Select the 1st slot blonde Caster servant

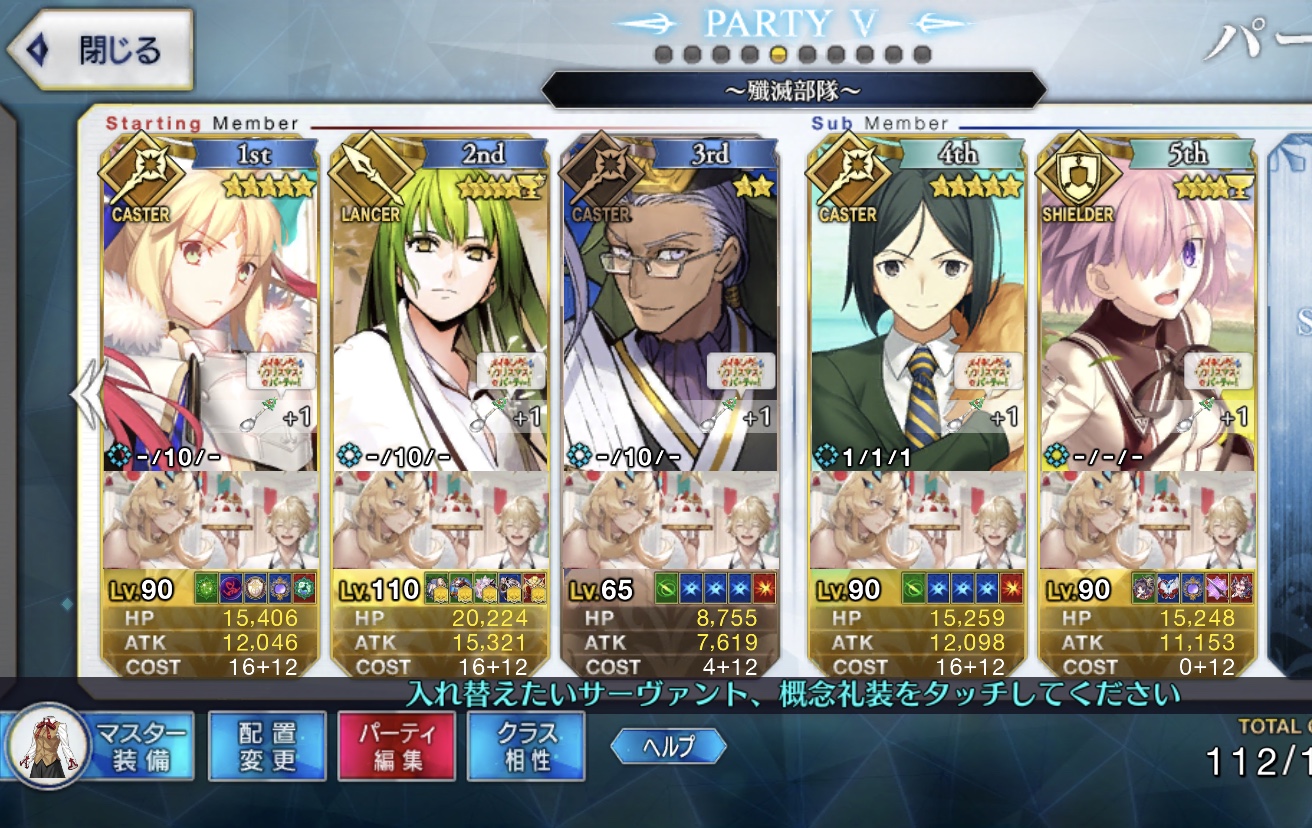[210, 310]
